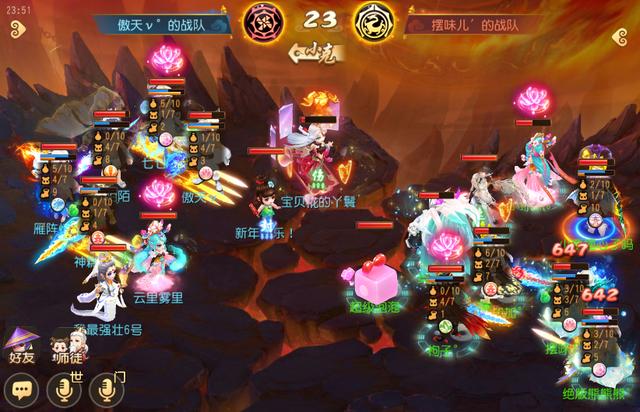The height and width of the screenshot is (412, 640).
Task: Click the gold formation emblem
Action: coord(370,21)
